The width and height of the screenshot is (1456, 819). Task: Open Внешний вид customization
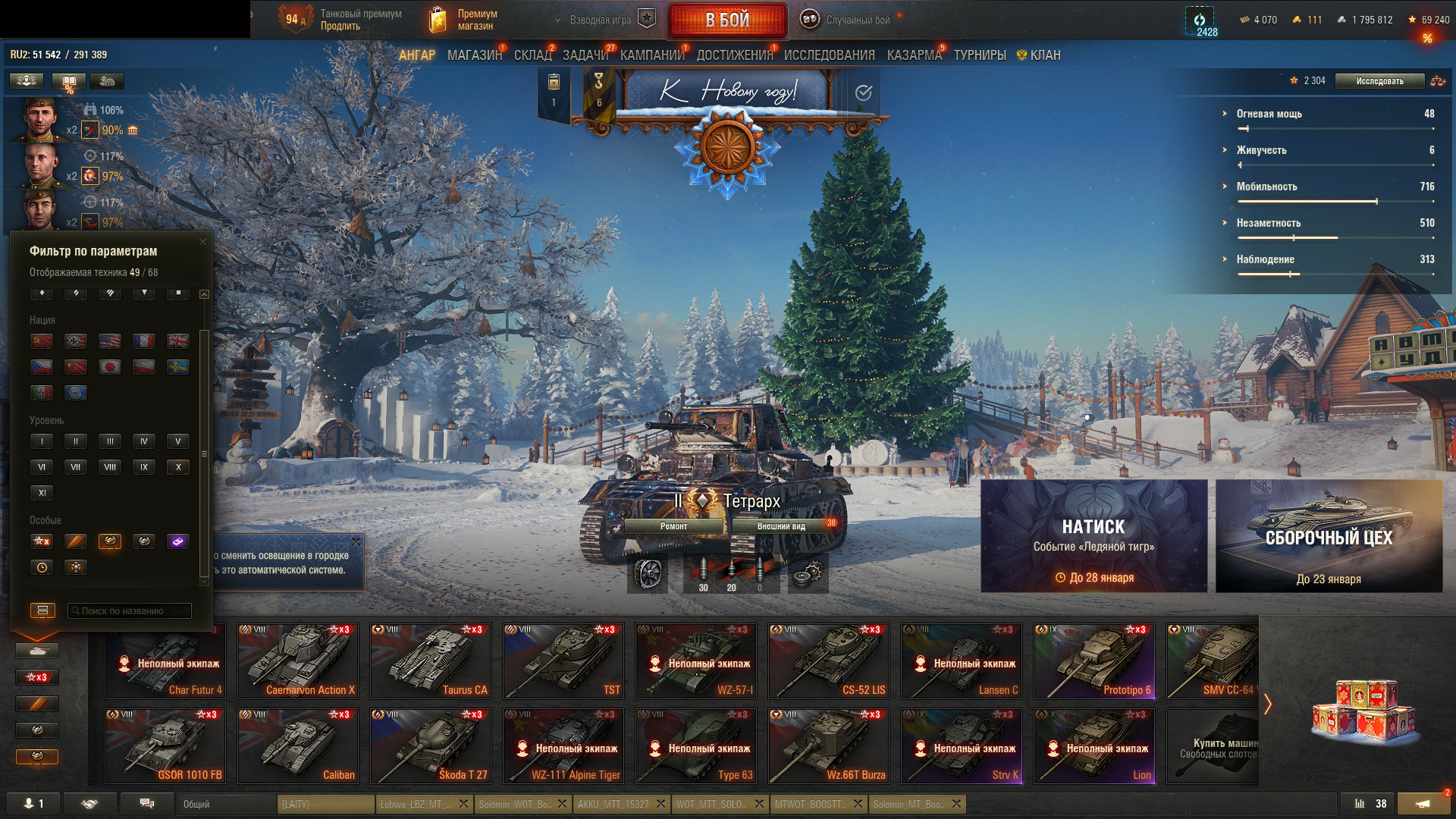coord(781,526)
